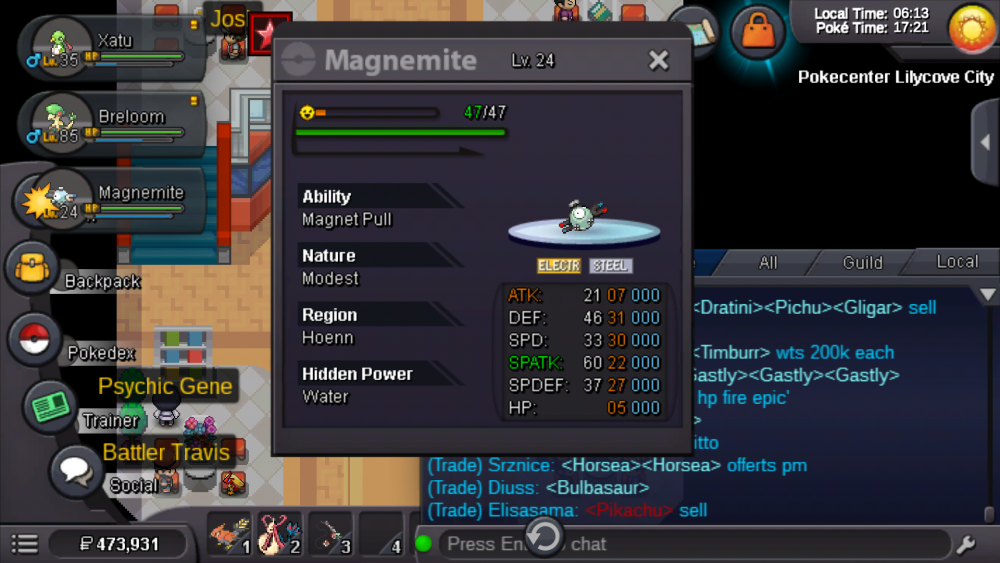Screen dimensions: 1000x563
Task: Open the Pokedex
Action: coord(34,340)
